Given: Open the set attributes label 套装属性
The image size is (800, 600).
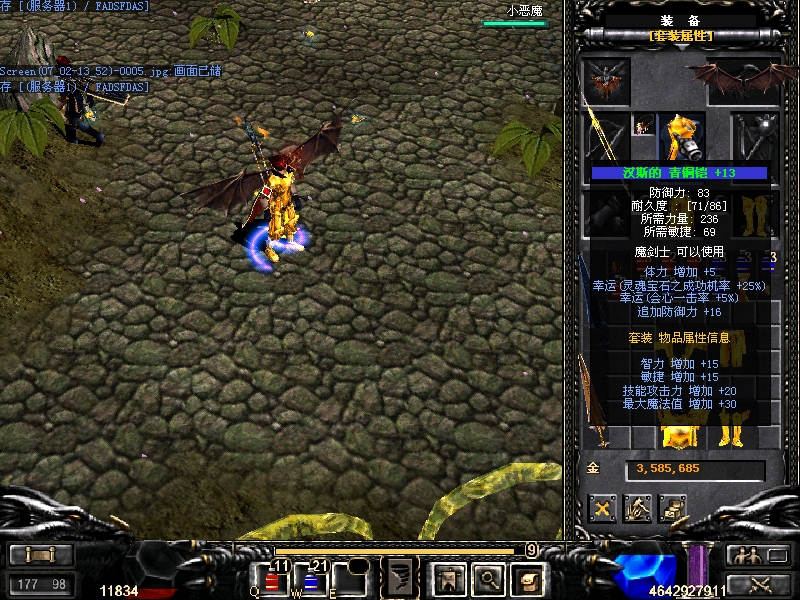Looking at the screenshot, I should (681, 36).
